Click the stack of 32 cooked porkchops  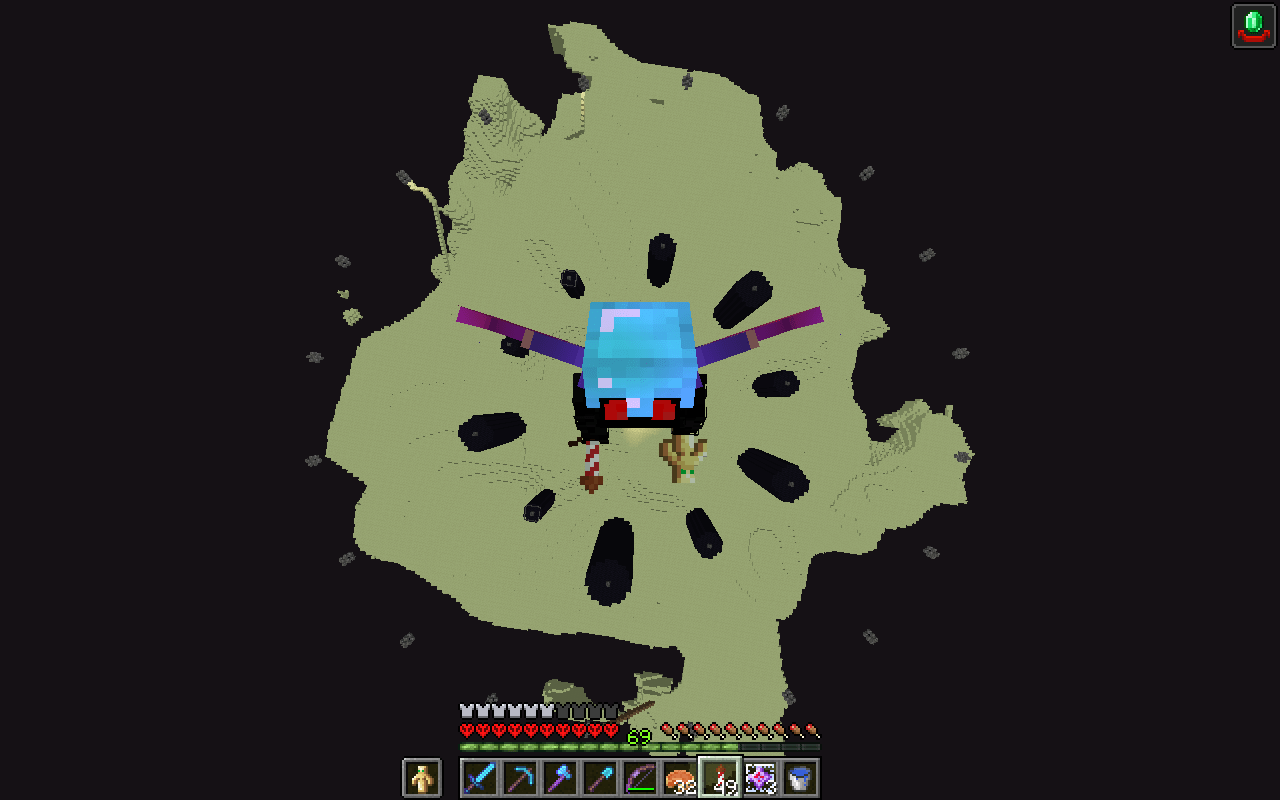pos(678,777)
